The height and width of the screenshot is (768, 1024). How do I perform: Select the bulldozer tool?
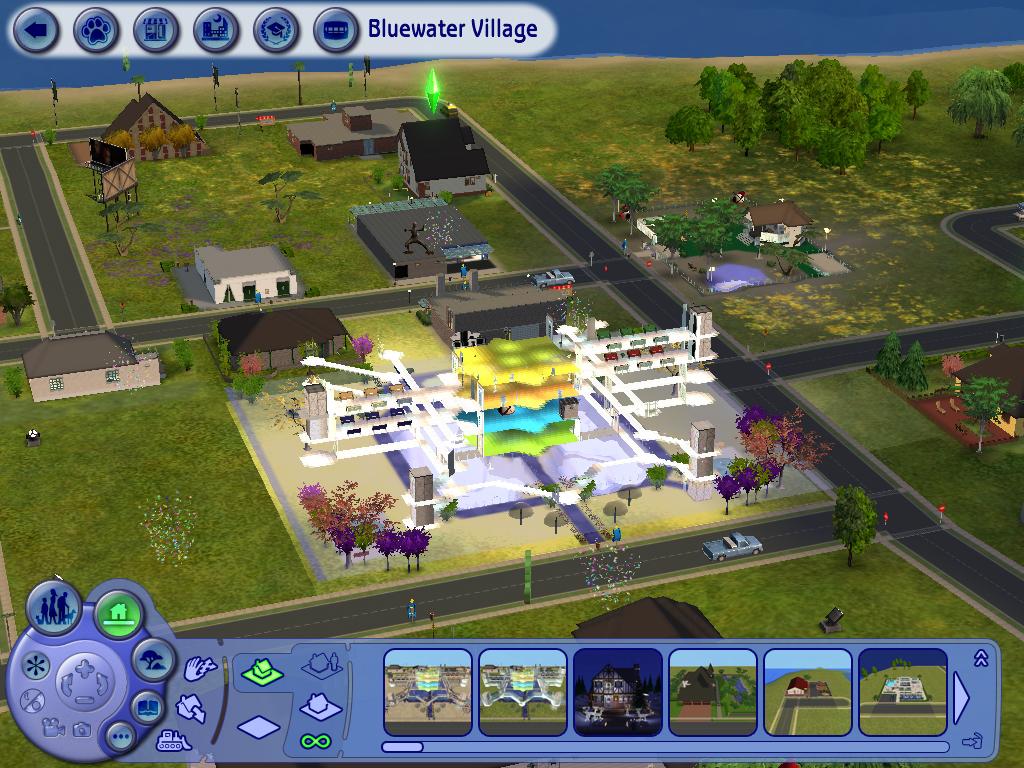pyautogui.click(x=173, y=742)
